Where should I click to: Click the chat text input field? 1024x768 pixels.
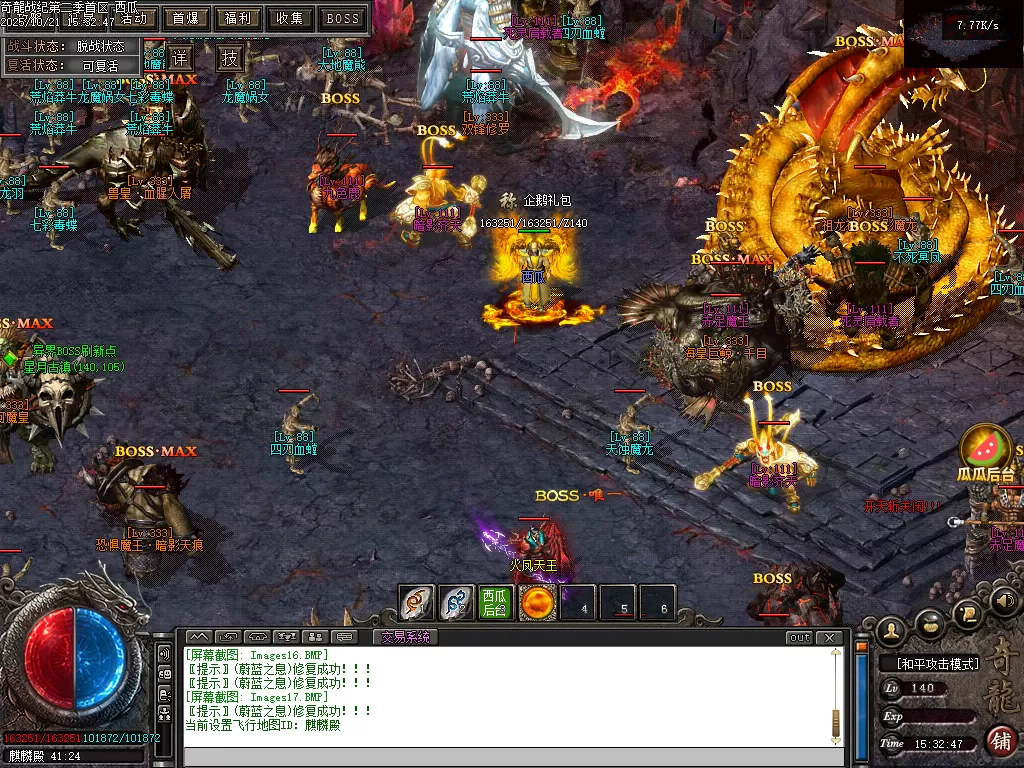(x=510, y=757)
